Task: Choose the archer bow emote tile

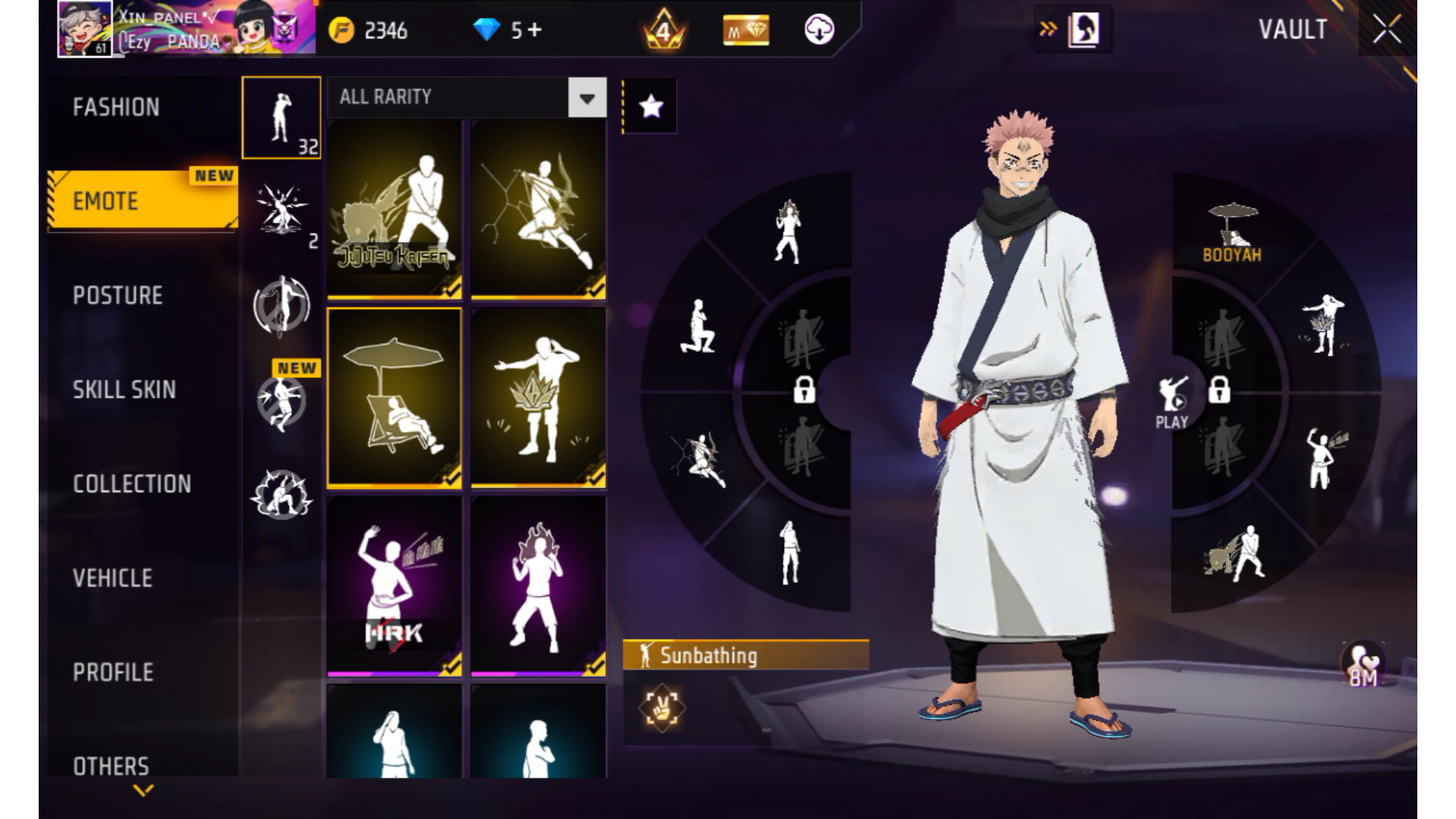Action: click(538, 209)
